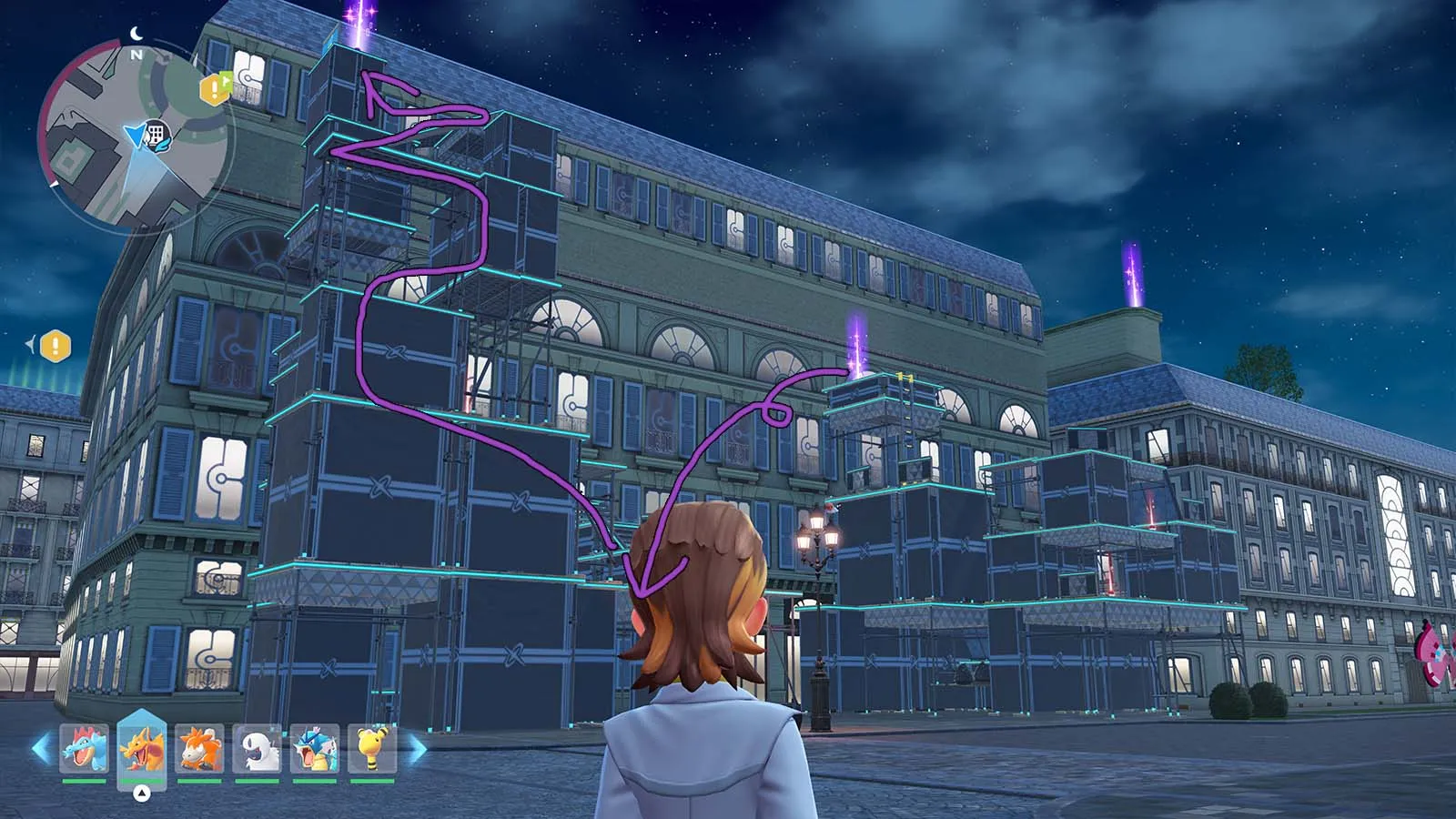Open the circular minimap
This screenshot has width=1456, height=819.
point(135,136)
